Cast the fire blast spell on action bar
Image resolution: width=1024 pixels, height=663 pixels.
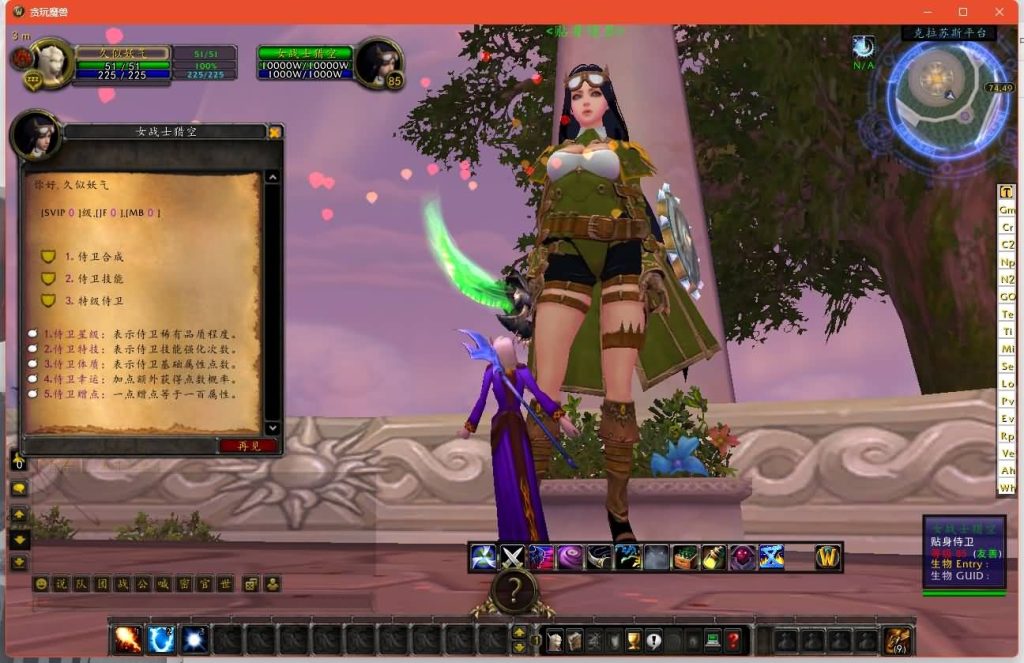coord(128,639)
